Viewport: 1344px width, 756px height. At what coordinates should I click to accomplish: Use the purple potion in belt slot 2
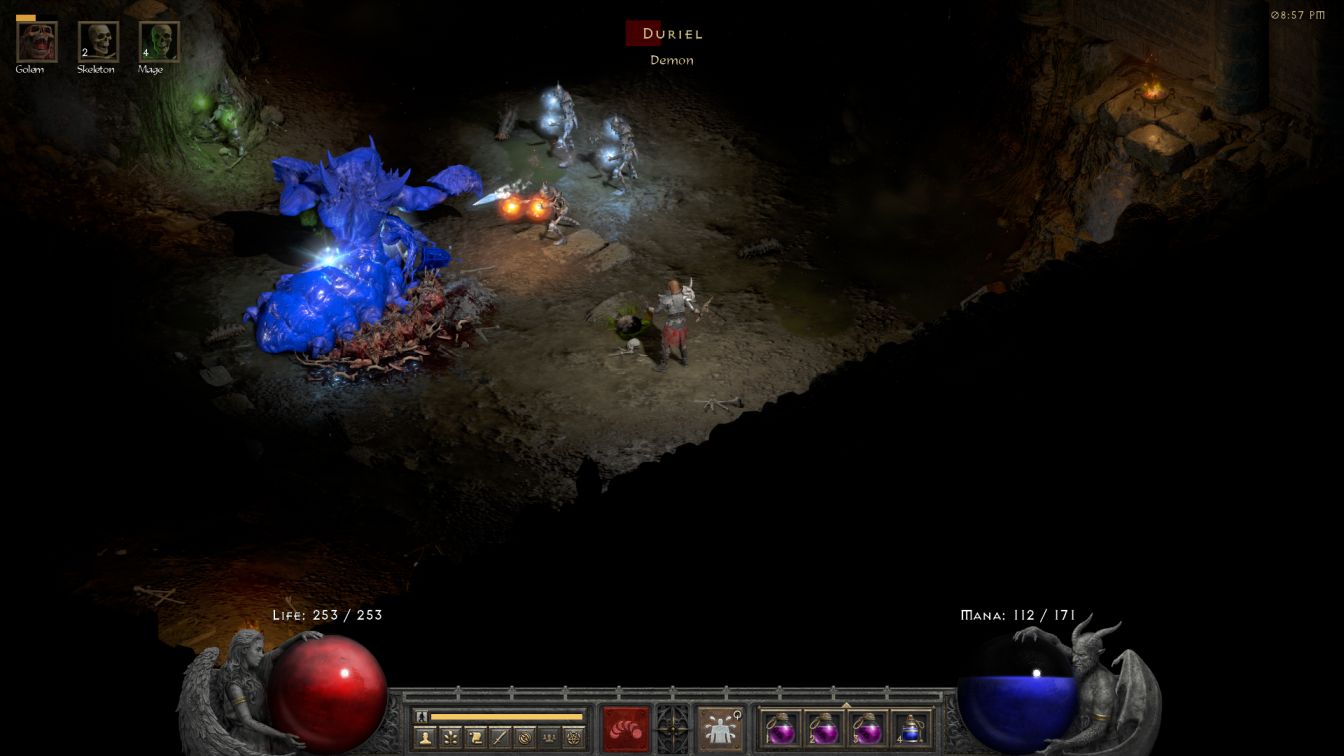point(824,729)
